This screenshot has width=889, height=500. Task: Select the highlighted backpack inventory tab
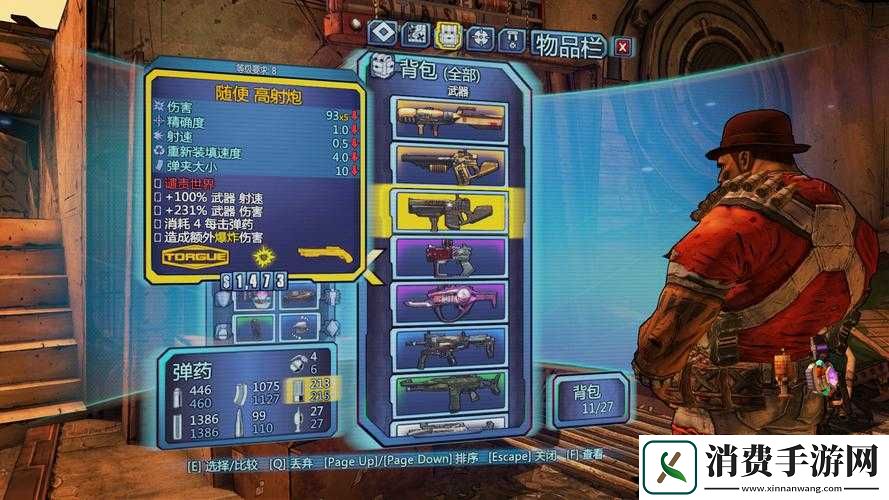(x=449, y=35)
